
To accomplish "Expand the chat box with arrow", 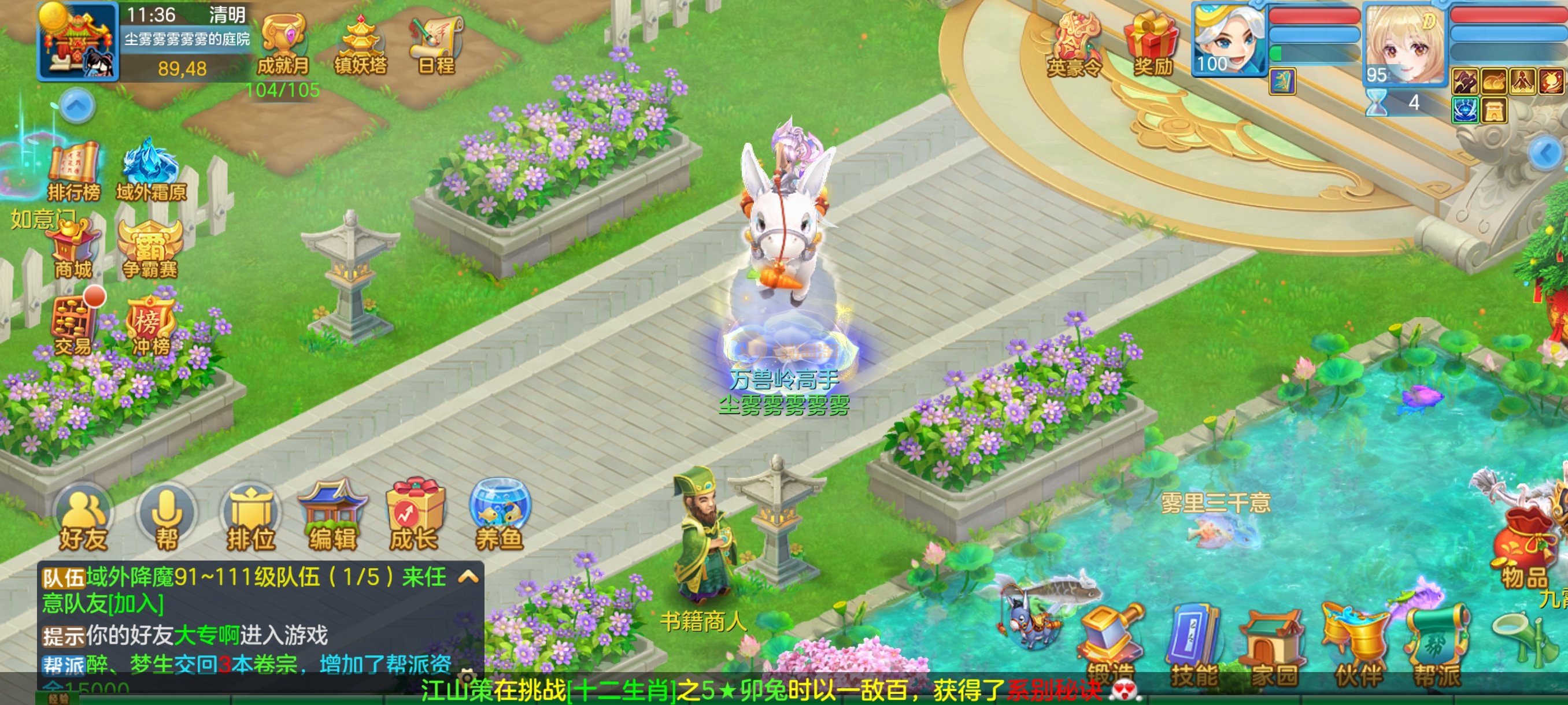I will pyautogui.click(x=468, y=577).
